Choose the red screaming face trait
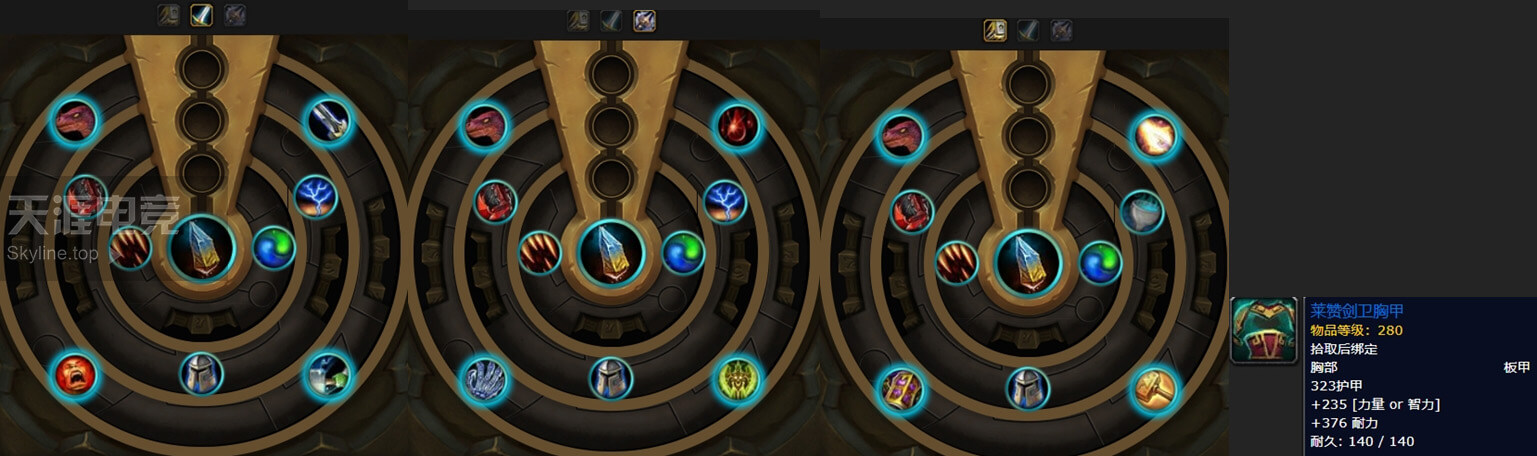Viewport: 1537px width, 456px height. point(75,375)
